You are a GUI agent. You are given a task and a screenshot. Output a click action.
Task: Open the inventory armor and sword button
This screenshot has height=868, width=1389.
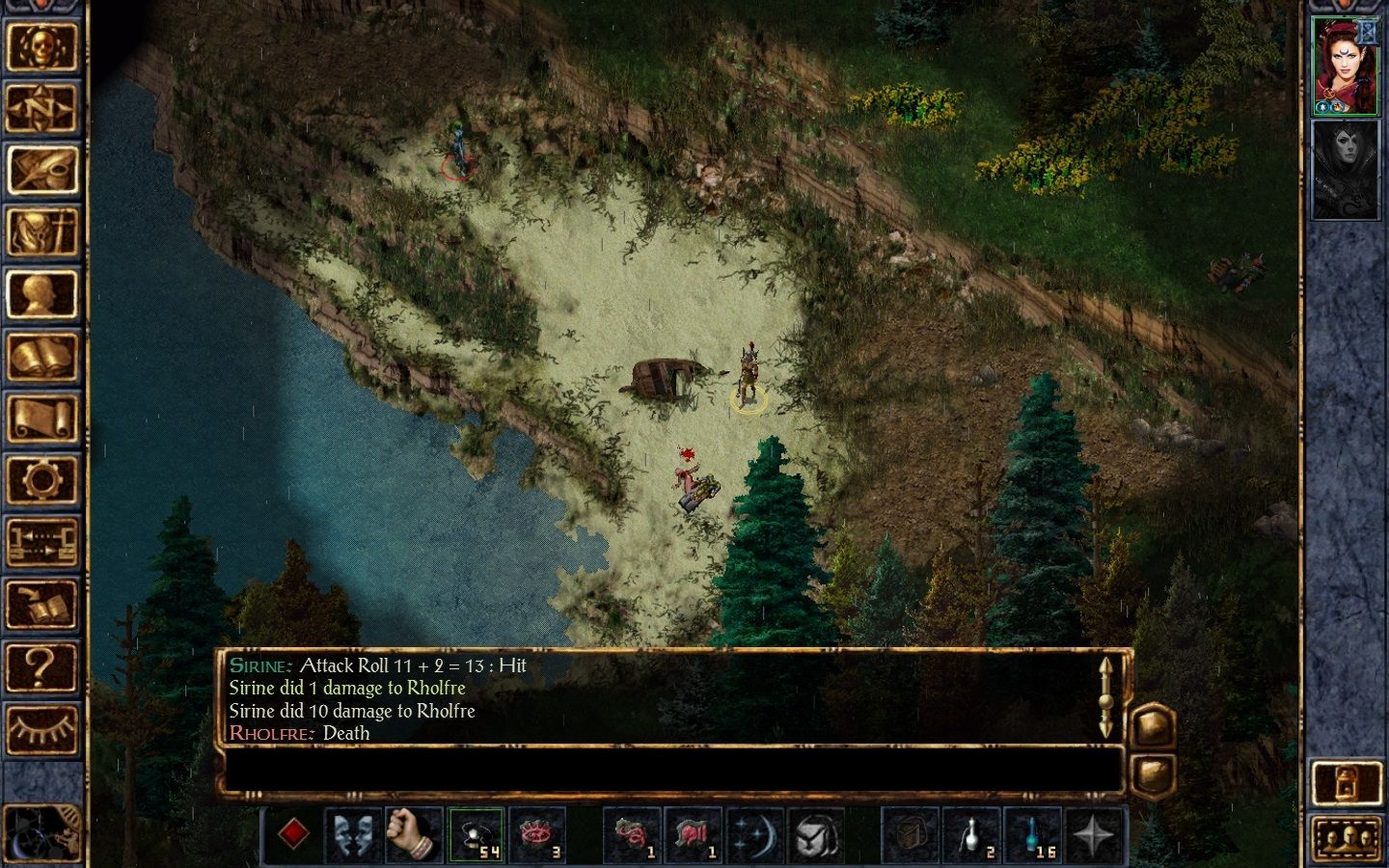click(41, 232)
